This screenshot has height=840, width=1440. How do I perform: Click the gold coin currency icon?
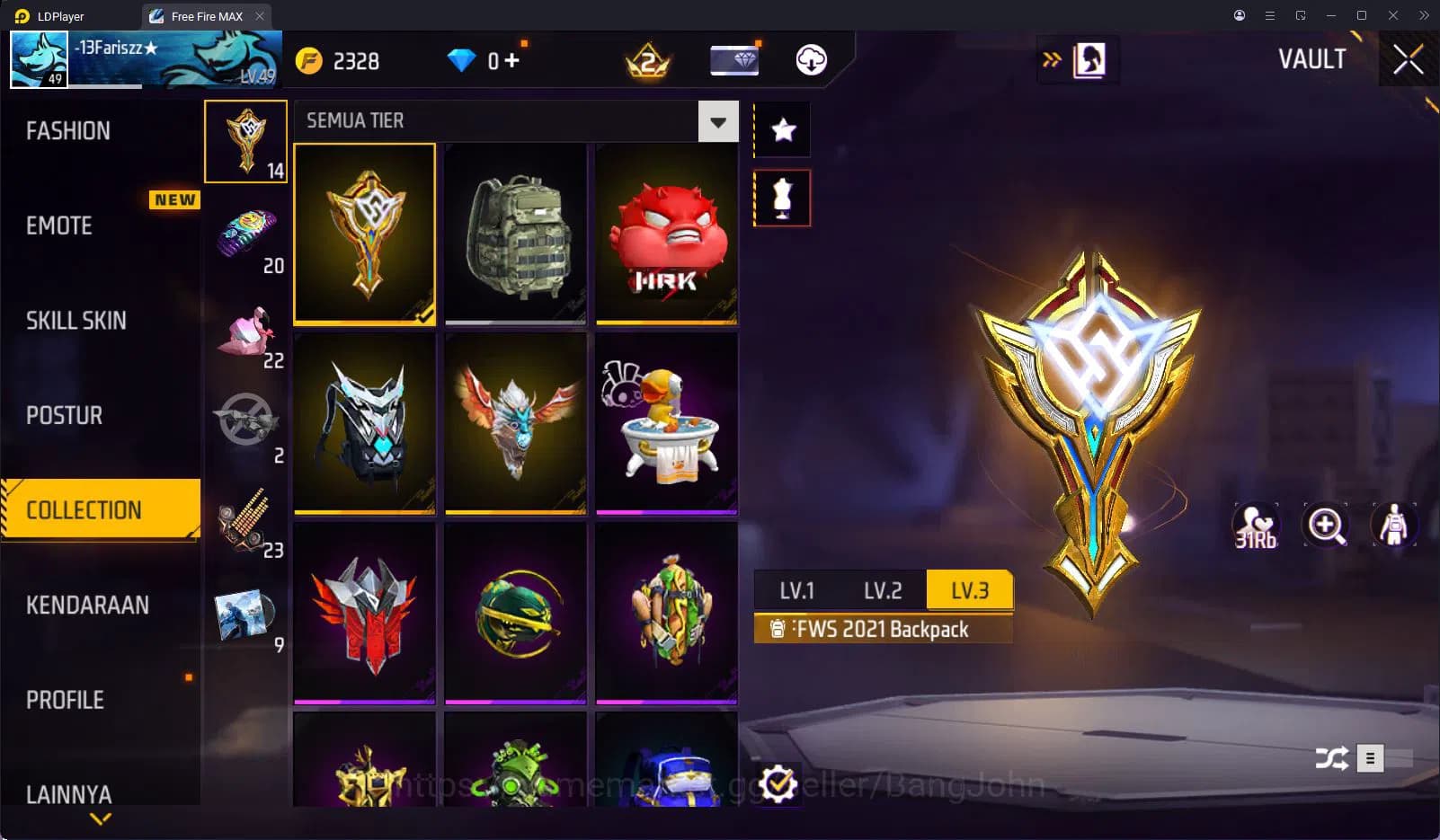pyautogui.click(x=307, y=60)
